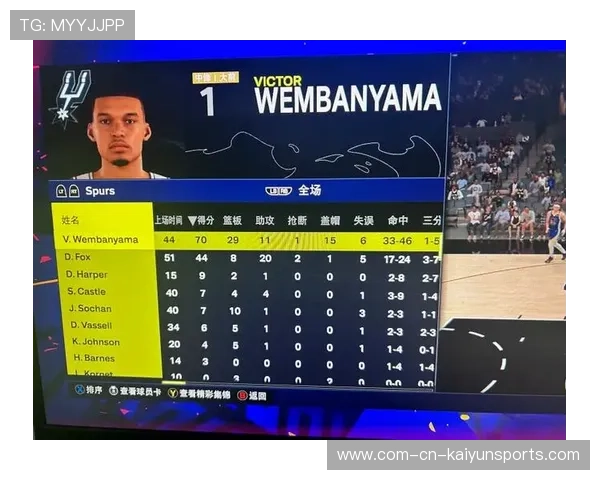600x480 pixels.
Task: Switch the Spurs team selector
Action: click(99, 191)
